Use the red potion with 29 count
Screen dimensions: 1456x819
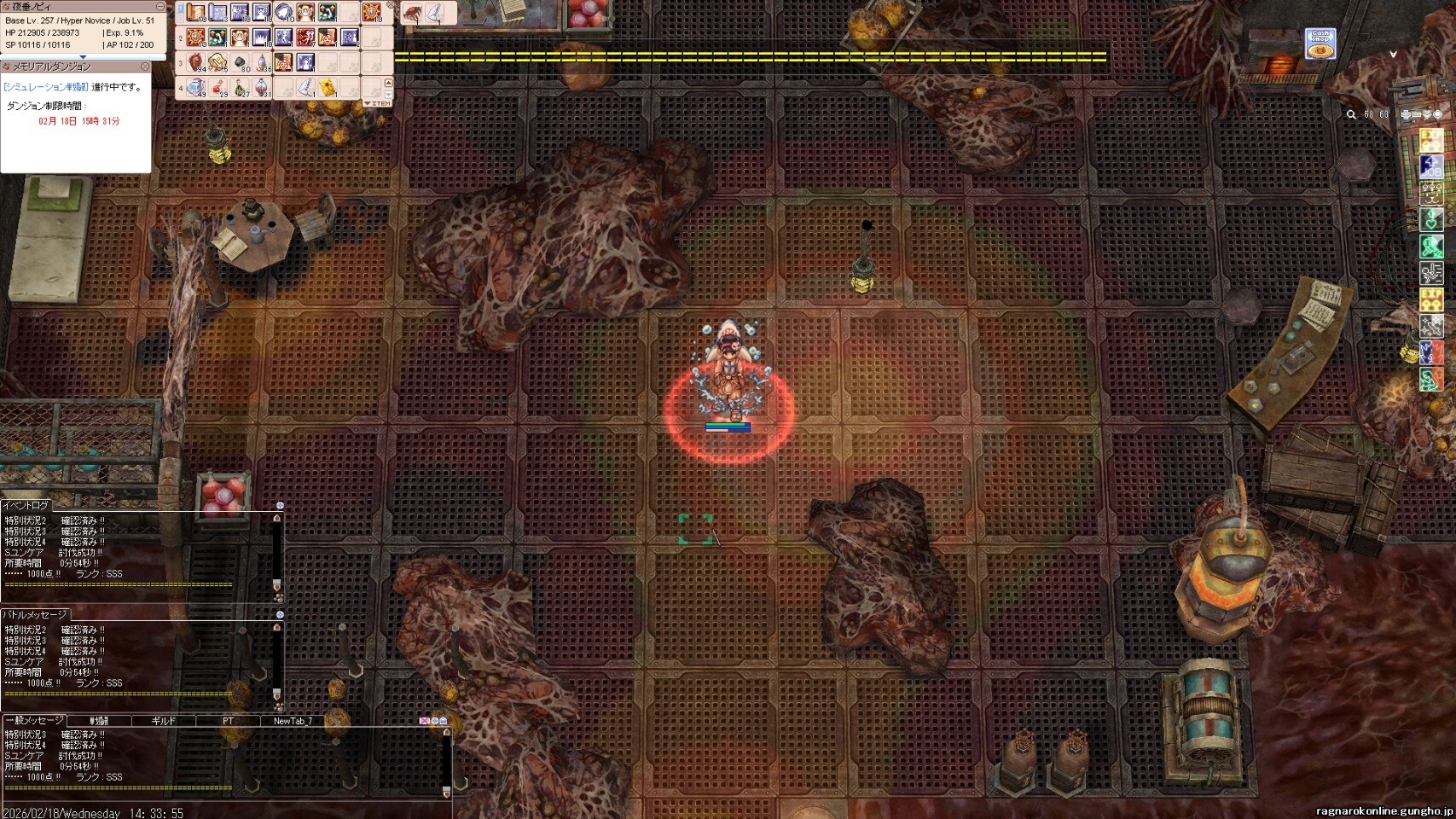pyautogui.click(x=218, y=87)
